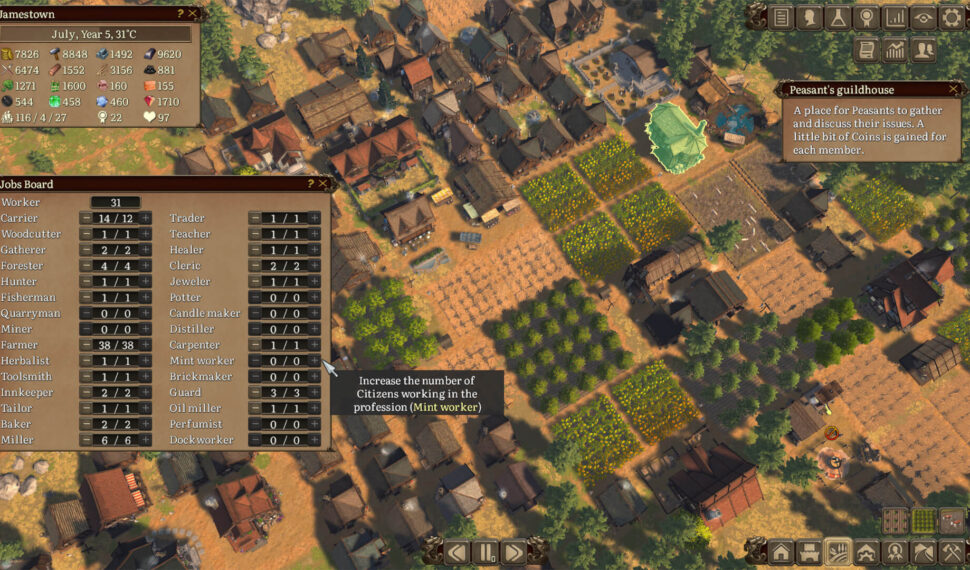Image resolution: width=970 pixels, height=570 pixels.
Task: Speed up game time
Action: (x=513, y=552)
